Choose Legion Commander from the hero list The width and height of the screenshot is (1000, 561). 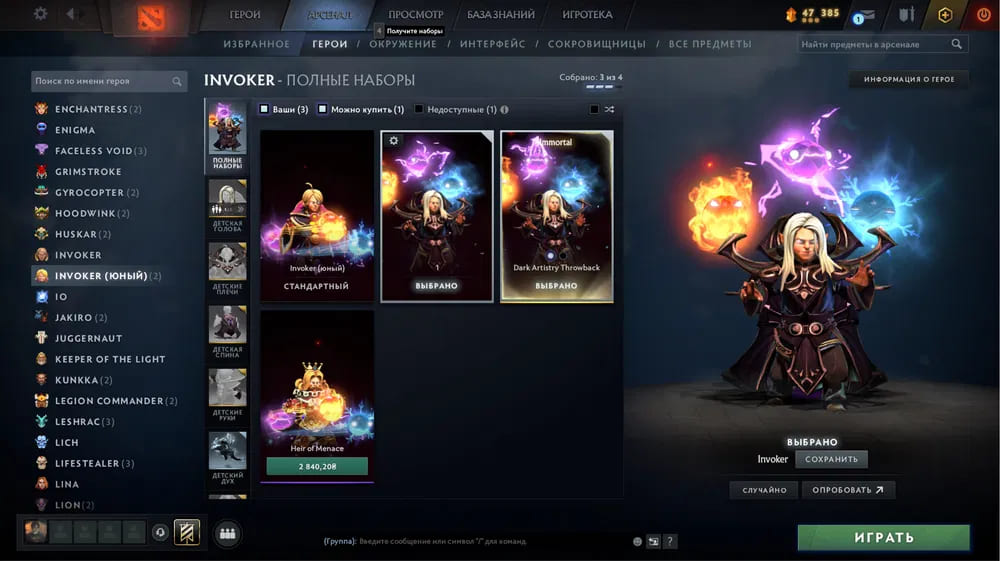(109, 401)
